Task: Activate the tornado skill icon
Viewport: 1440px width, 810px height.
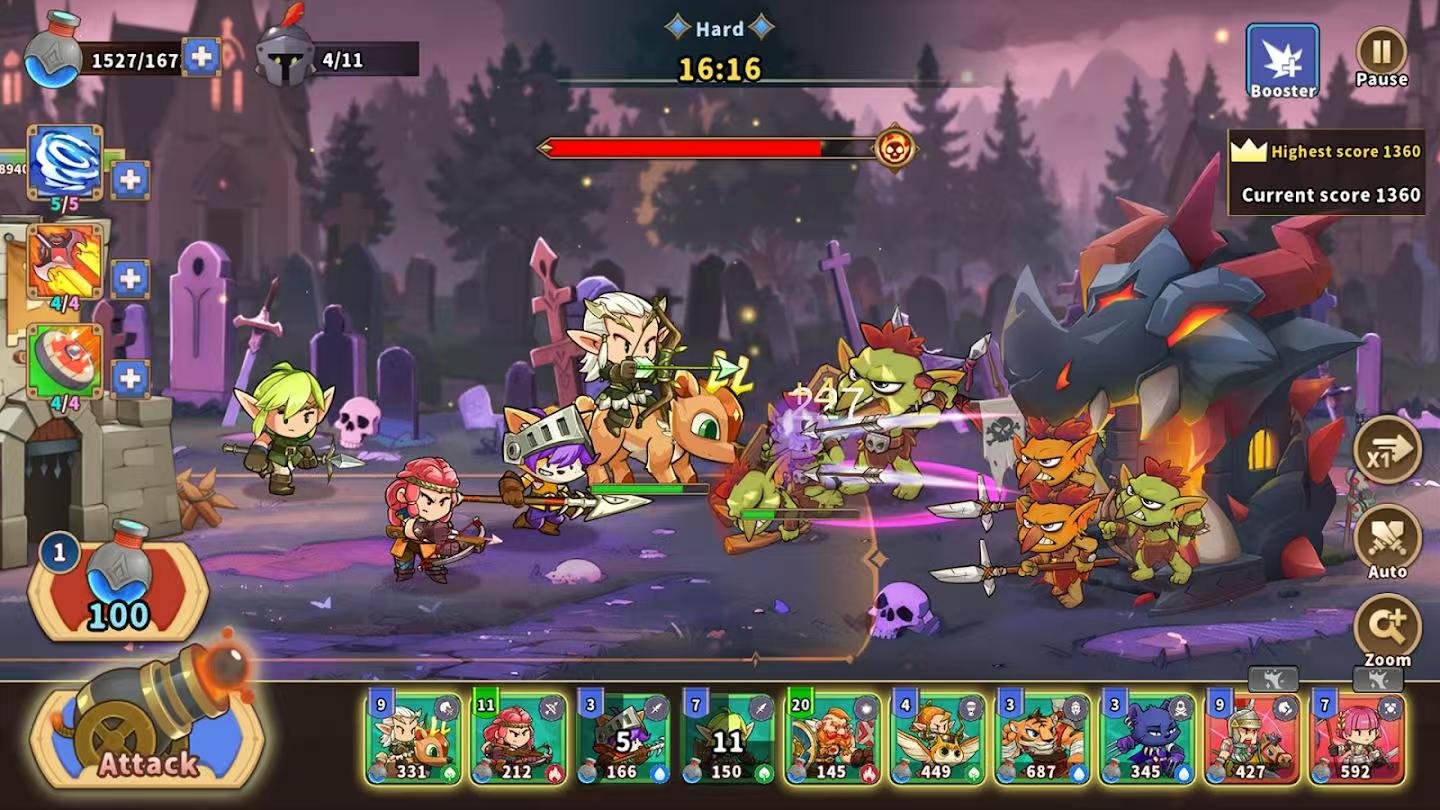Action: click(63, 160)
